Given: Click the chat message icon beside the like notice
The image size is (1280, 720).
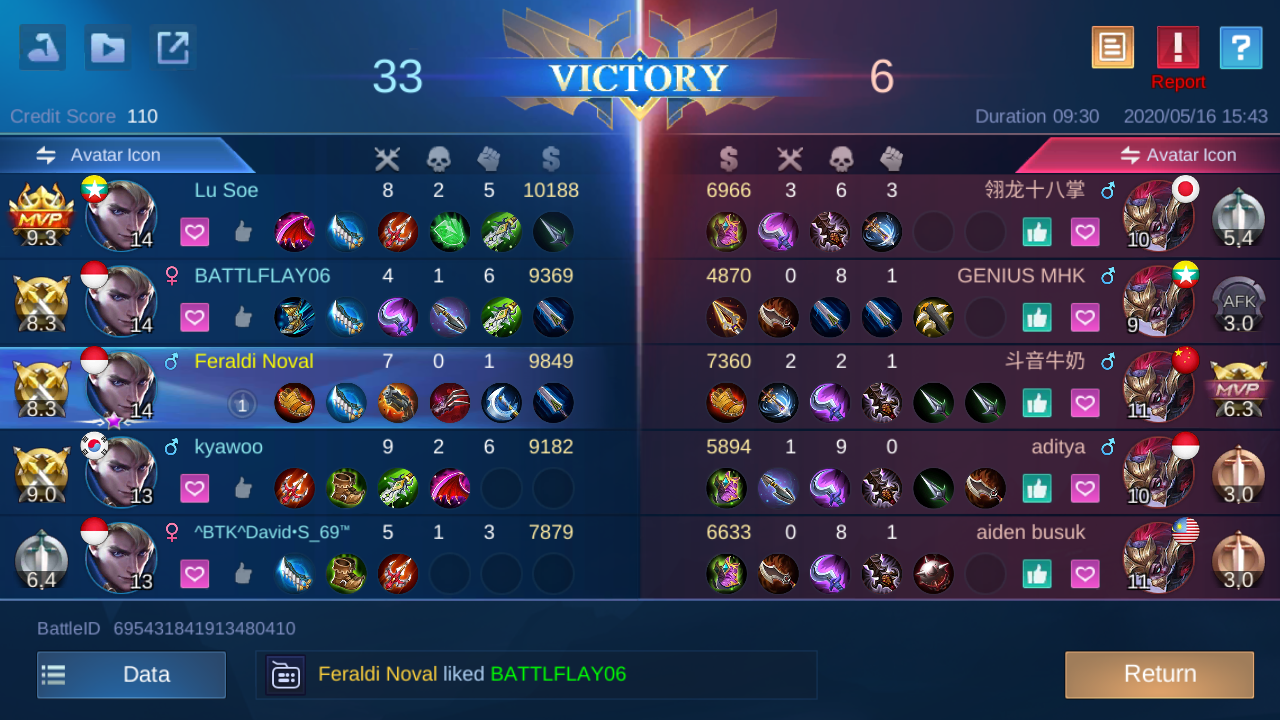Looking at the screenshot, I should [285, 675].
